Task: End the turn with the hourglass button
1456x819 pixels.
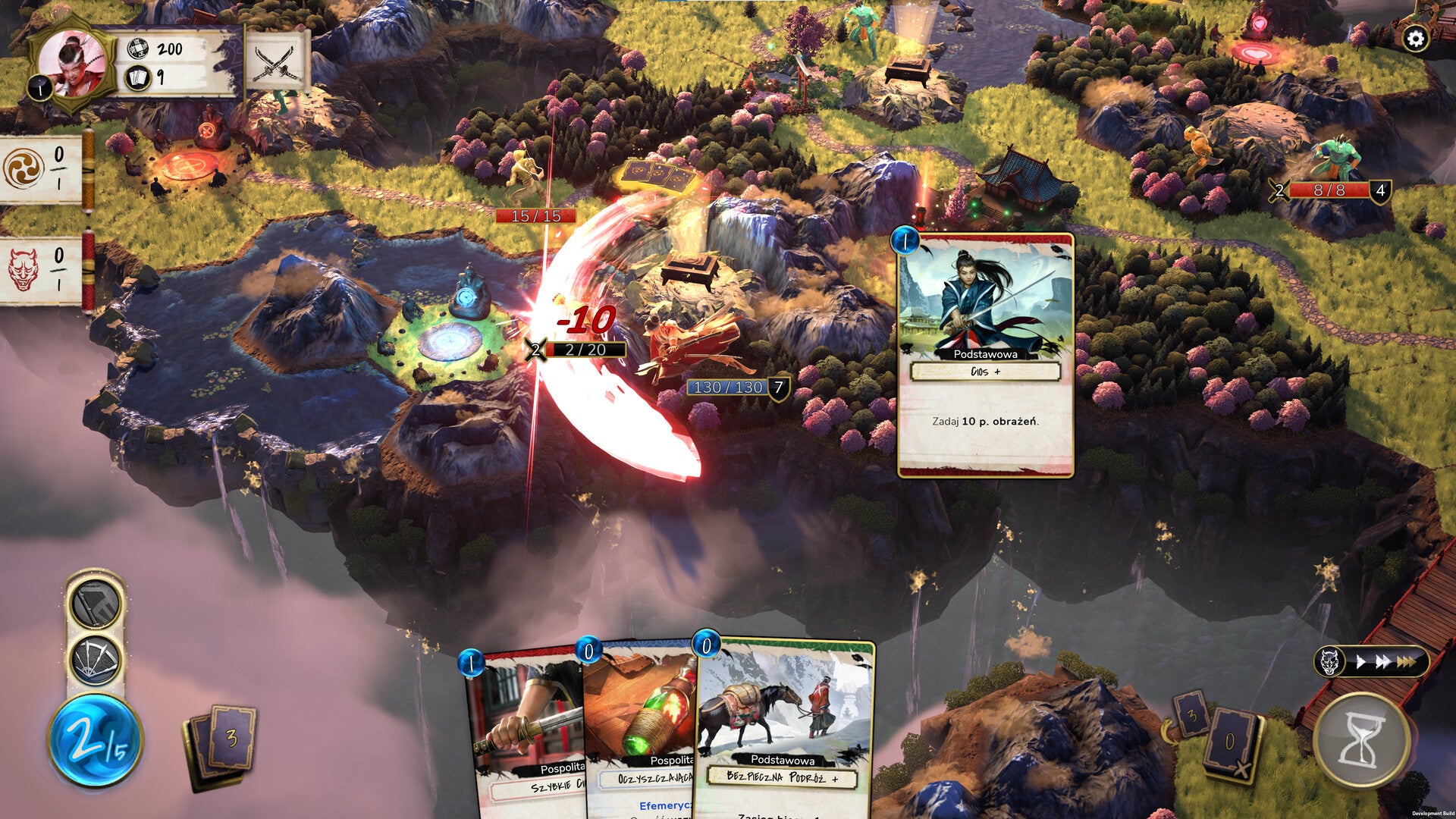Action: (x=1362, y=740)
